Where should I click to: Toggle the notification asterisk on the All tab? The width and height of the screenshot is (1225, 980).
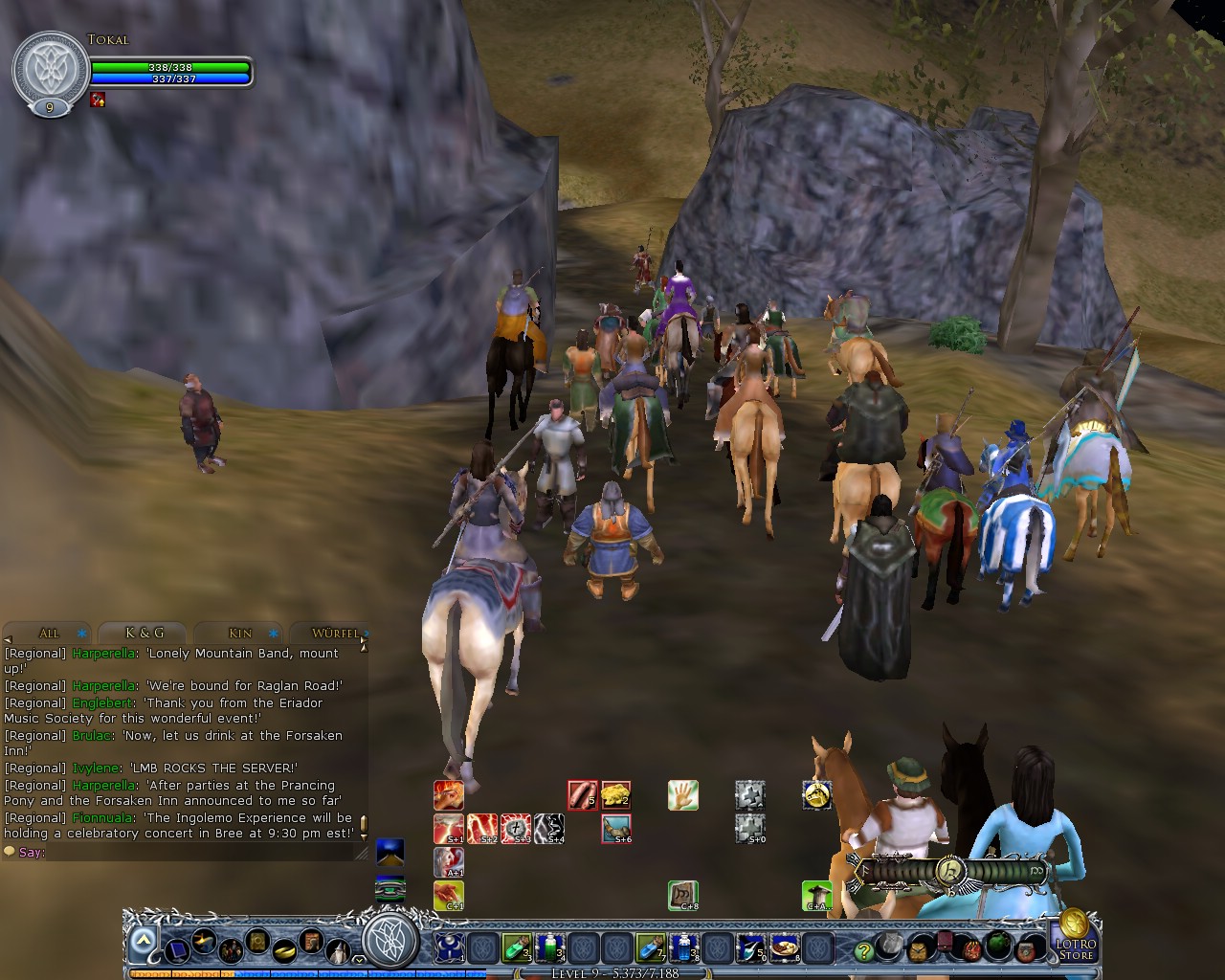pos(80,634)
